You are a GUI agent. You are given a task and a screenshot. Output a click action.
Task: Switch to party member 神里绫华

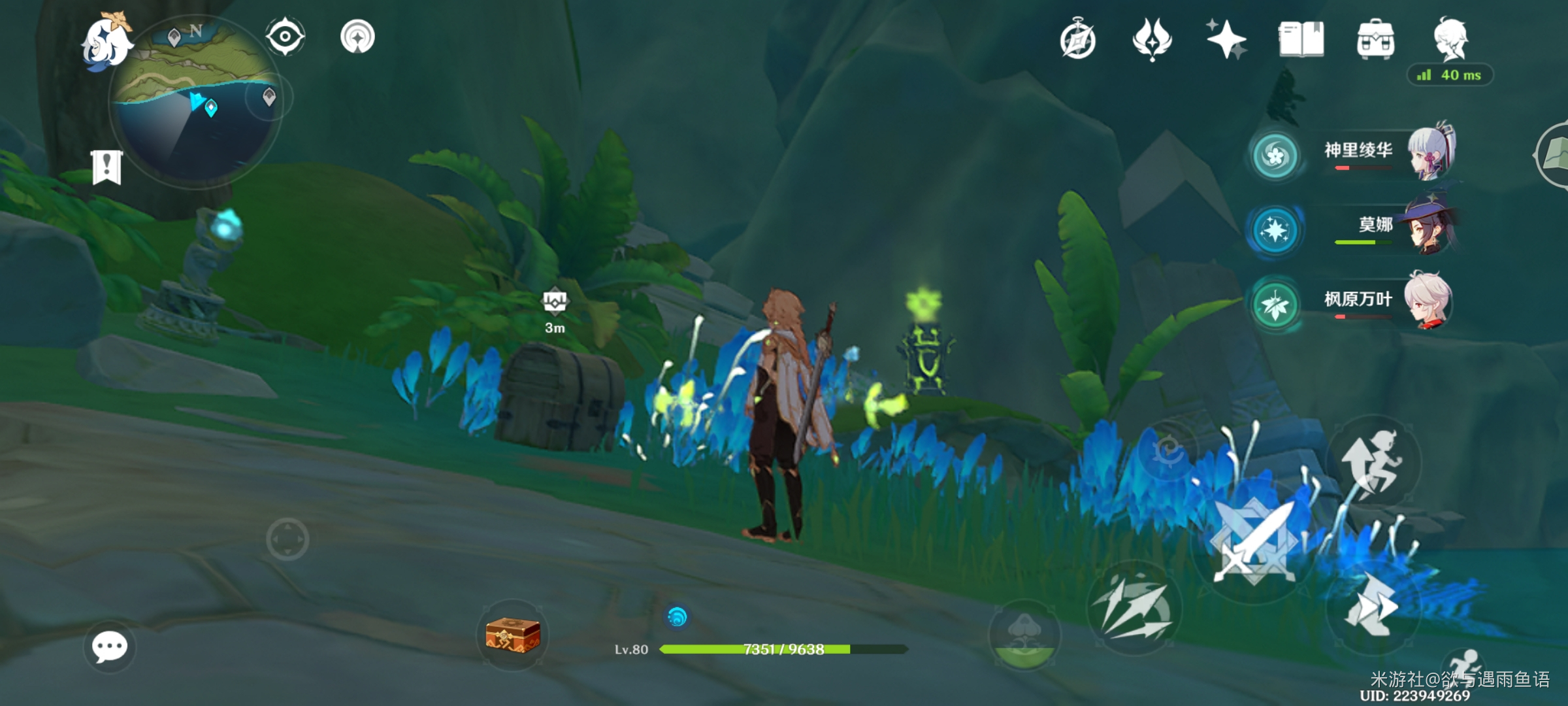point(1359,154)
